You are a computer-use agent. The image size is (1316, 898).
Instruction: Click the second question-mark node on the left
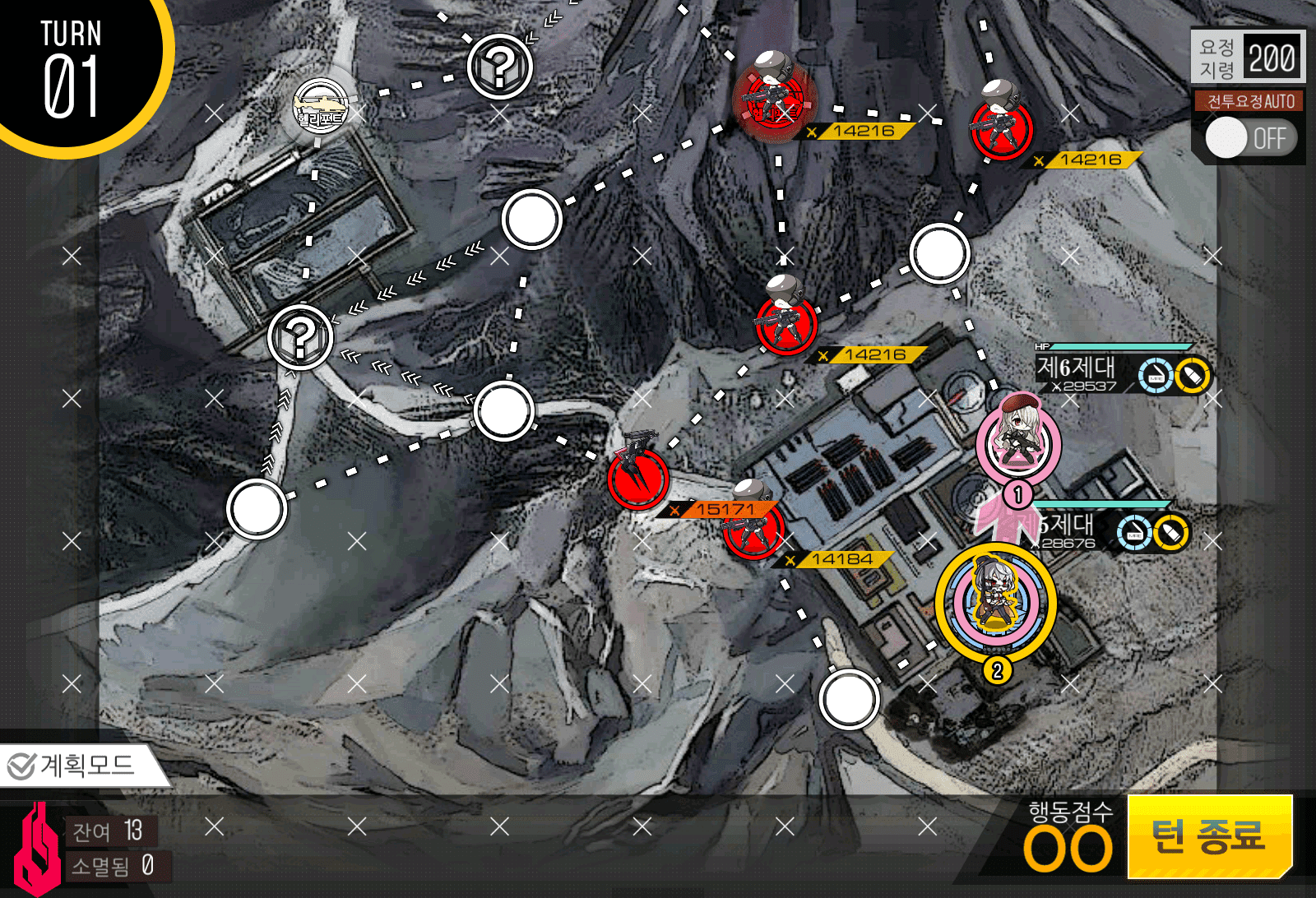pos(299,337)
